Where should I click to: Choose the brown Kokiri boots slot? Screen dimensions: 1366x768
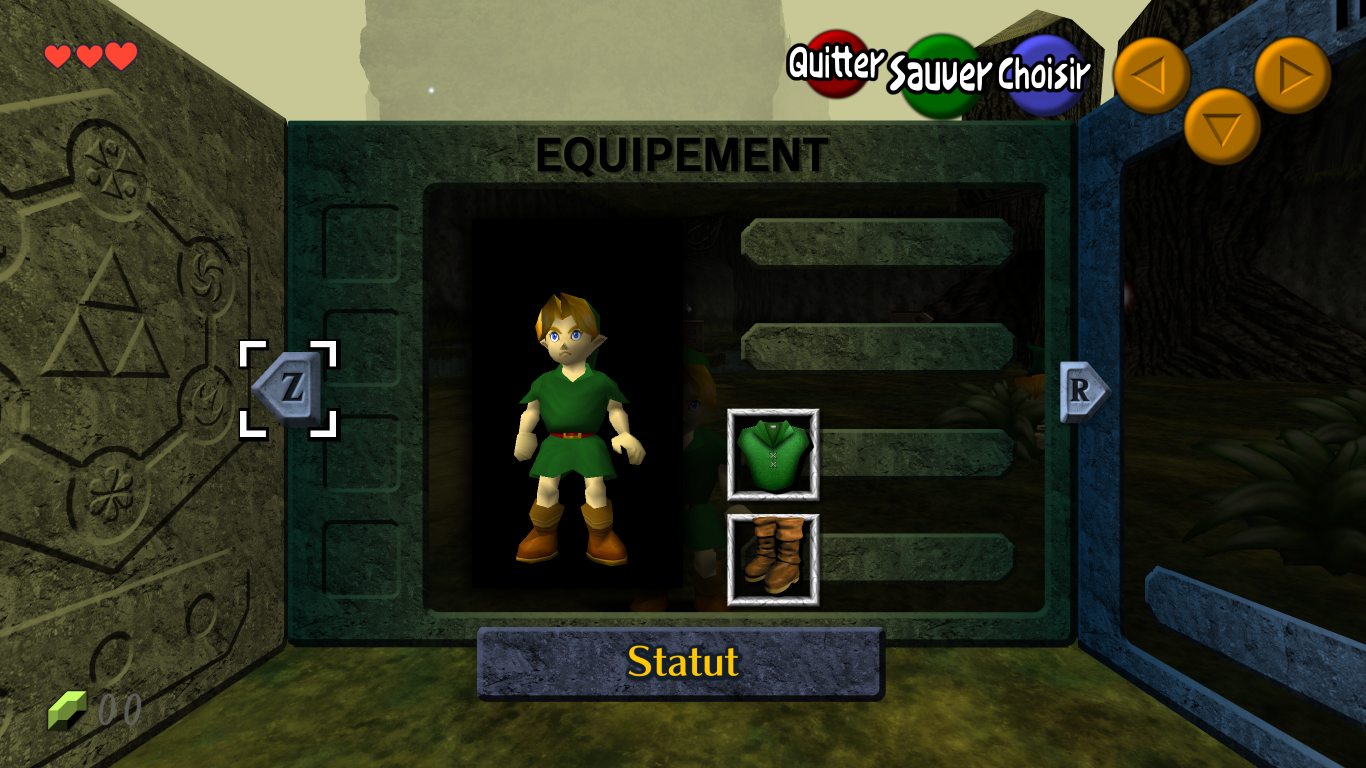(773, 560)
